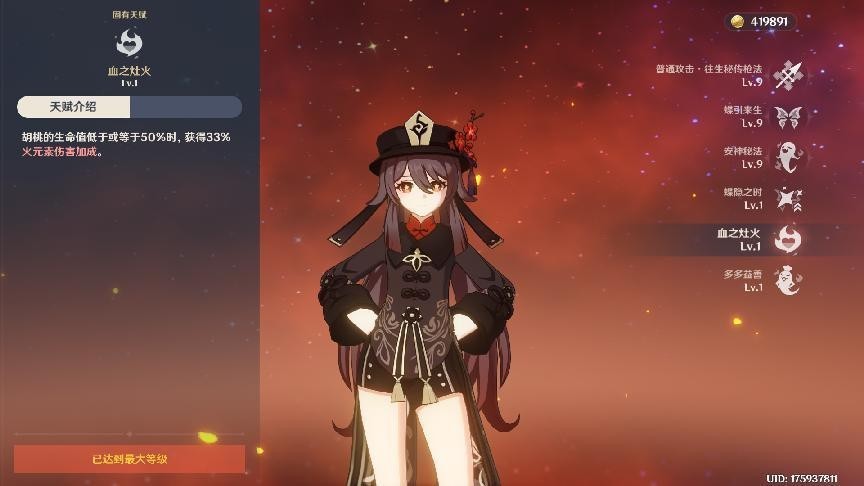Click the highlighted 血之灶火 talent row
864x486 pixels.
click(x=788, y=239)
